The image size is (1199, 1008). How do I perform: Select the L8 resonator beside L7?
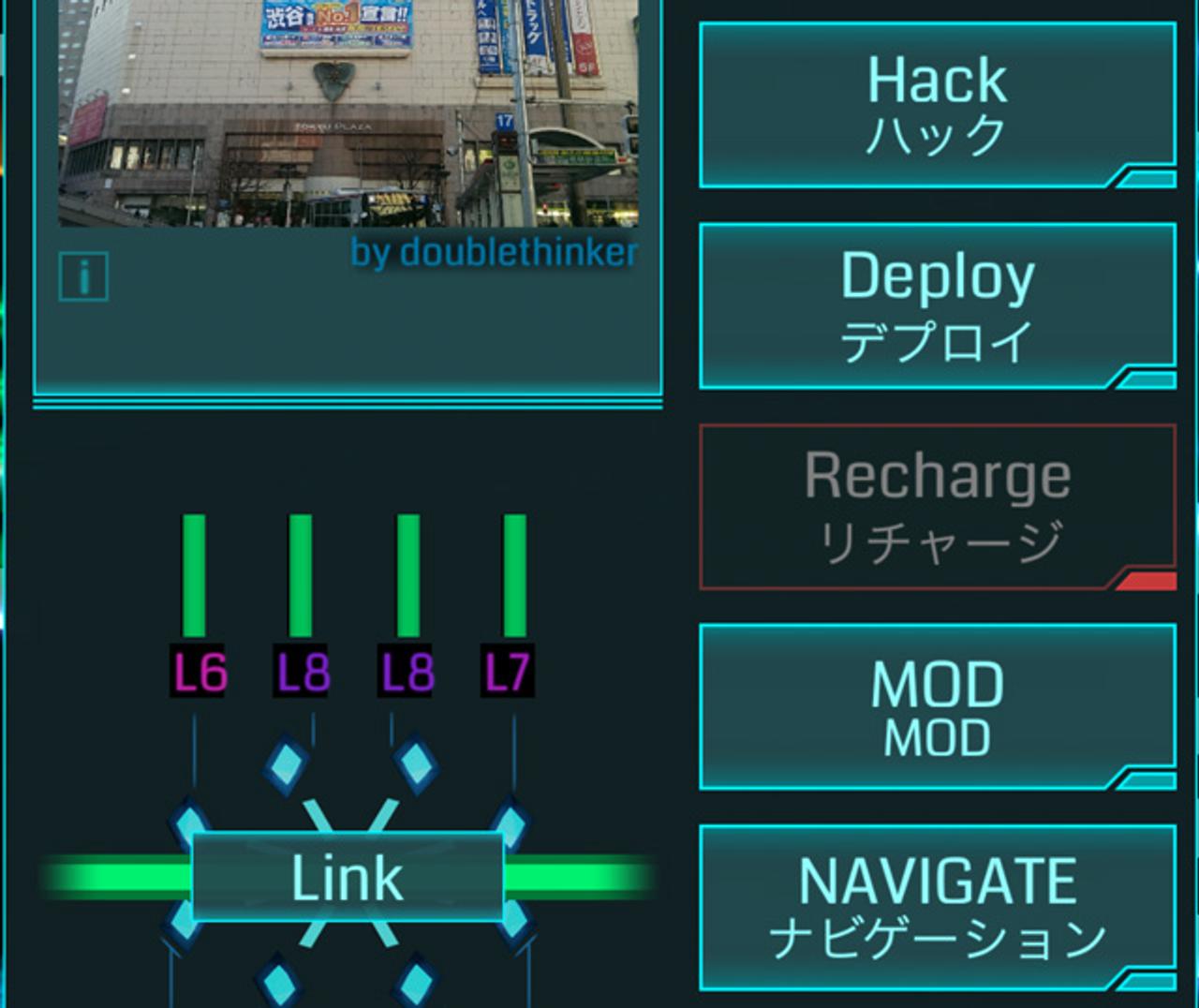click(x=407, y=670)
